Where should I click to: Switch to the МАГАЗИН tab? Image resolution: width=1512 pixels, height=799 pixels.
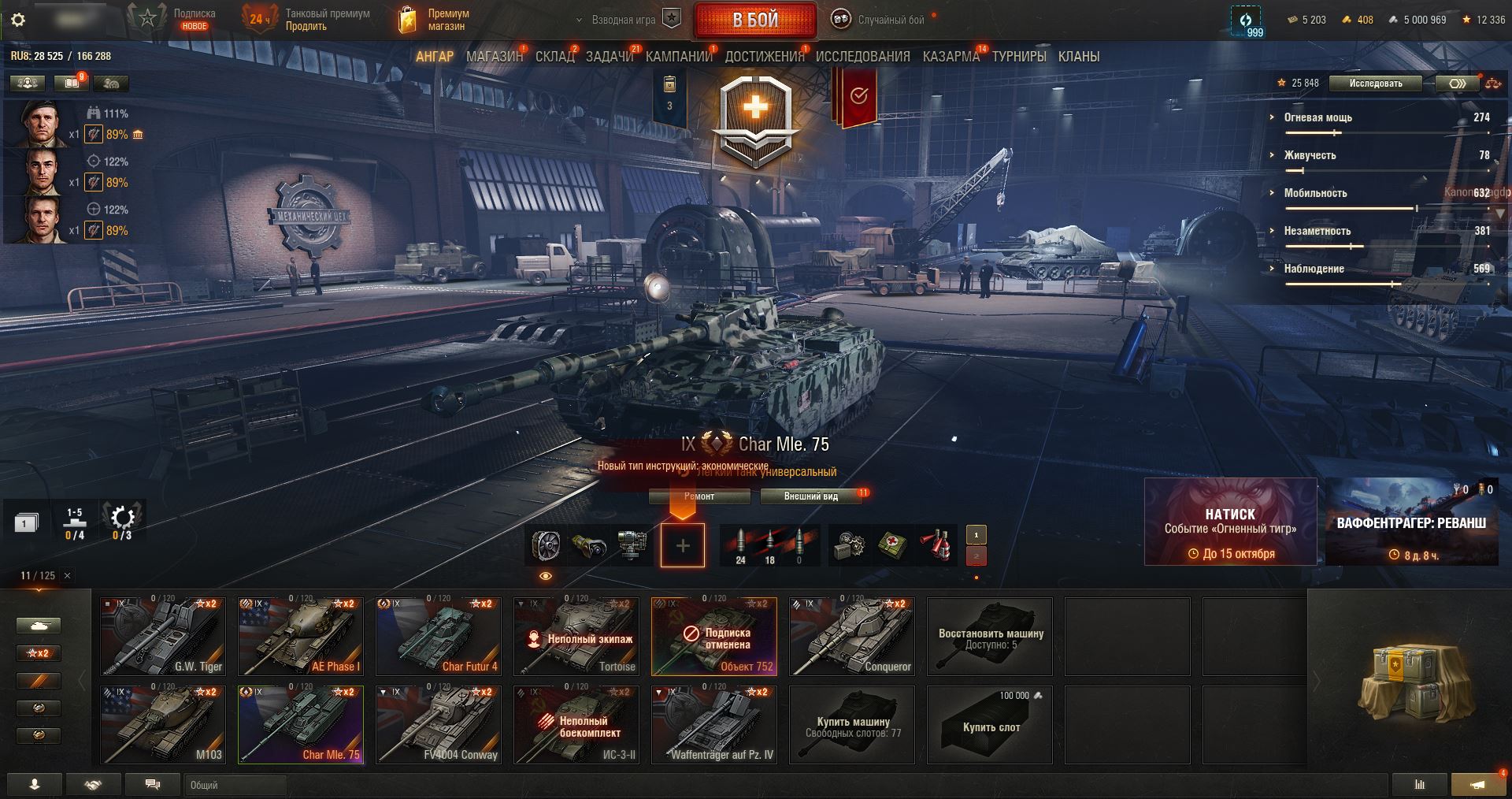[494, 57]
